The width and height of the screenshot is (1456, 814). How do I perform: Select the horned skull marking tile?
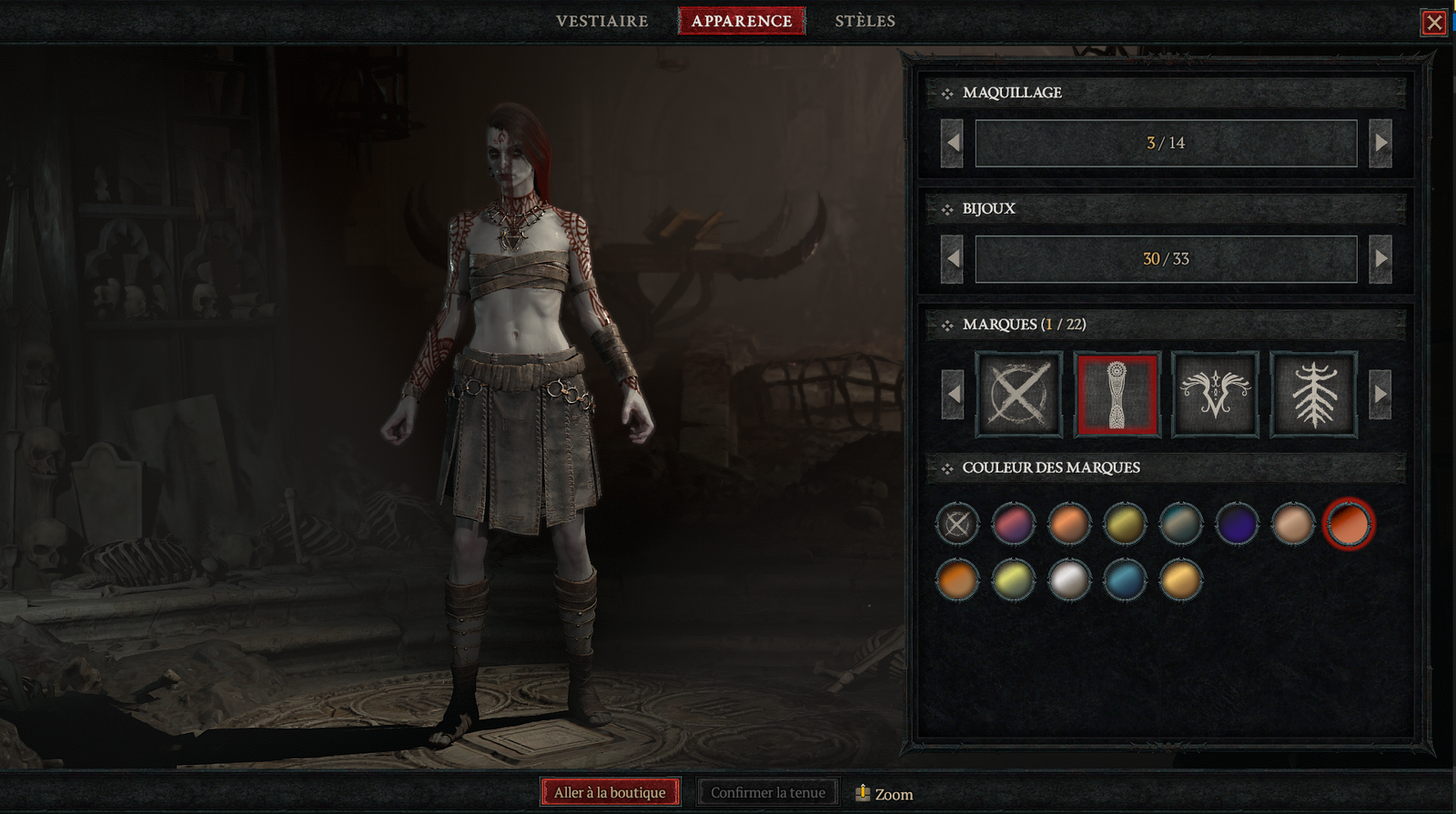(x=1216, y=395)
